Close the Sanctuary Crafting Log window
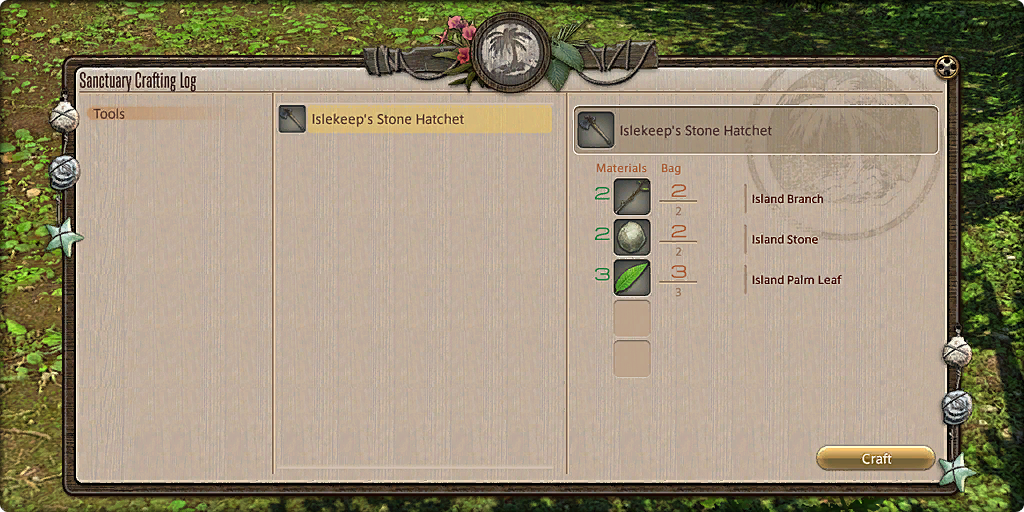 point(946,67)
